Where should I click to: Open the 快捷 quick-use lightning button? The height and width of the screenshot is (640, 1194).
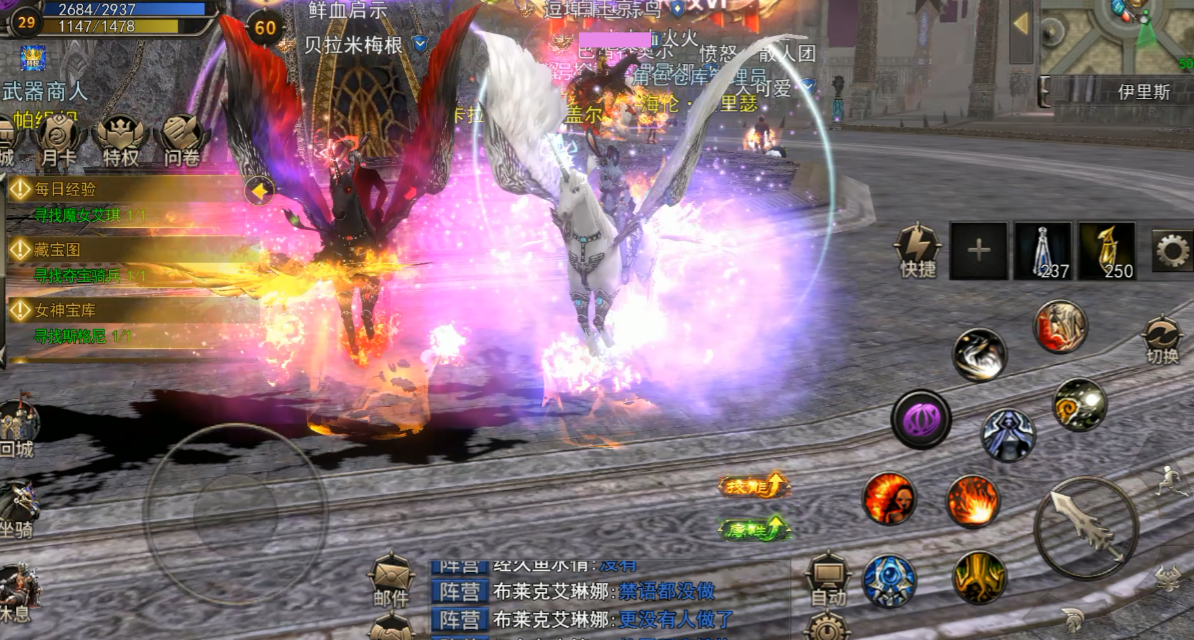pyautogui.click(x=917, y=249)
